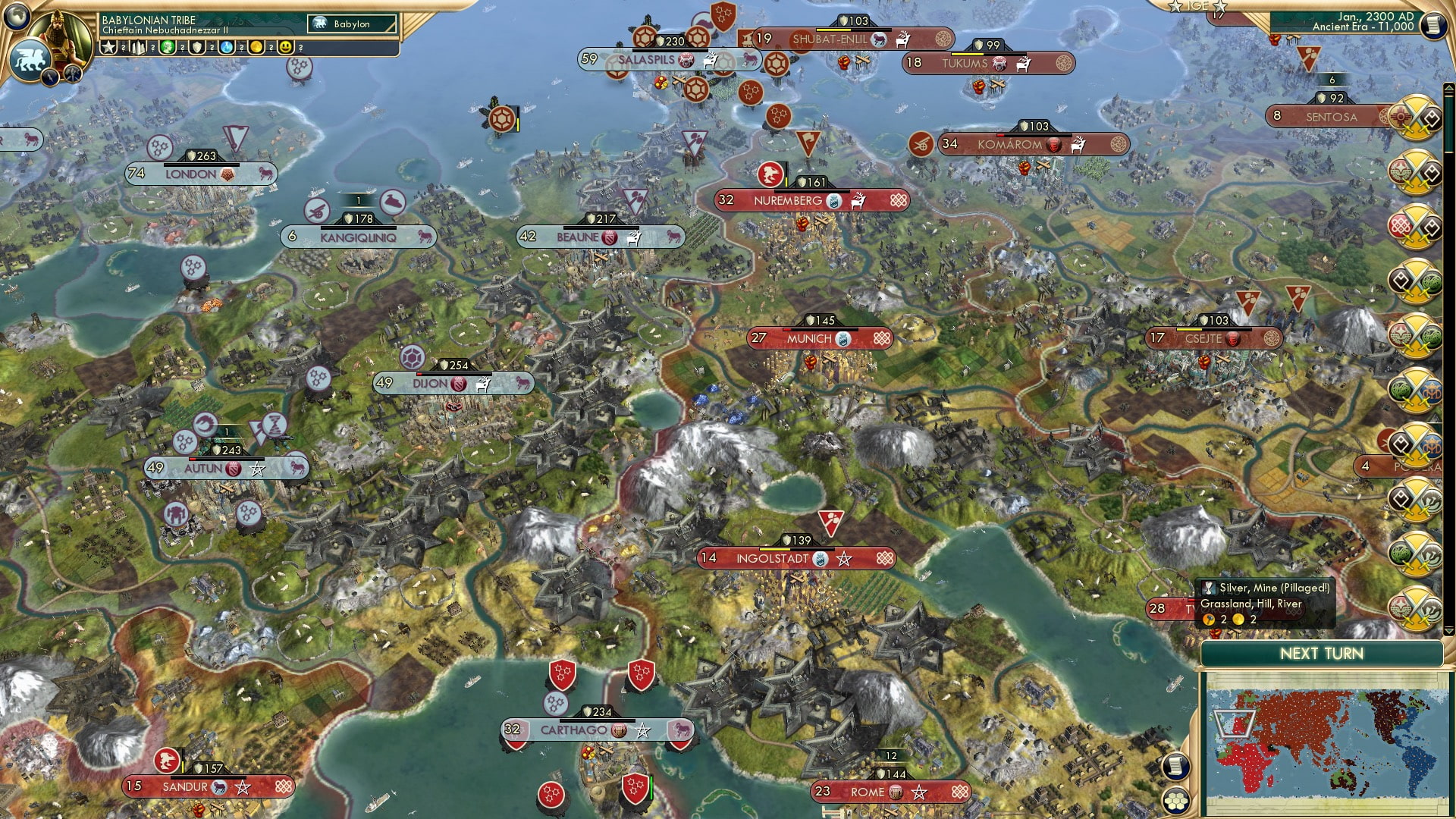Click the star score toggle near IGE

pyautogui.click(x=1175, y=7)
